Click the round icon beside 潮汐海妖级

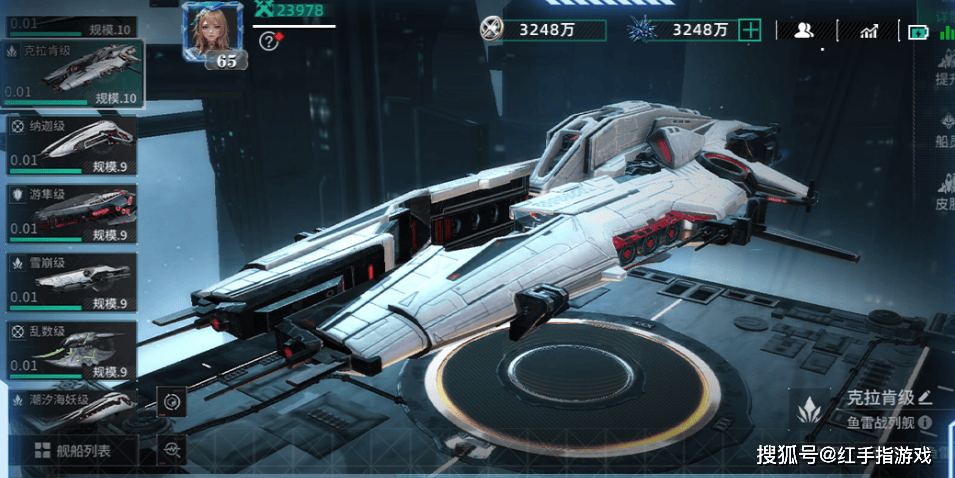click(x=172, y=403)
